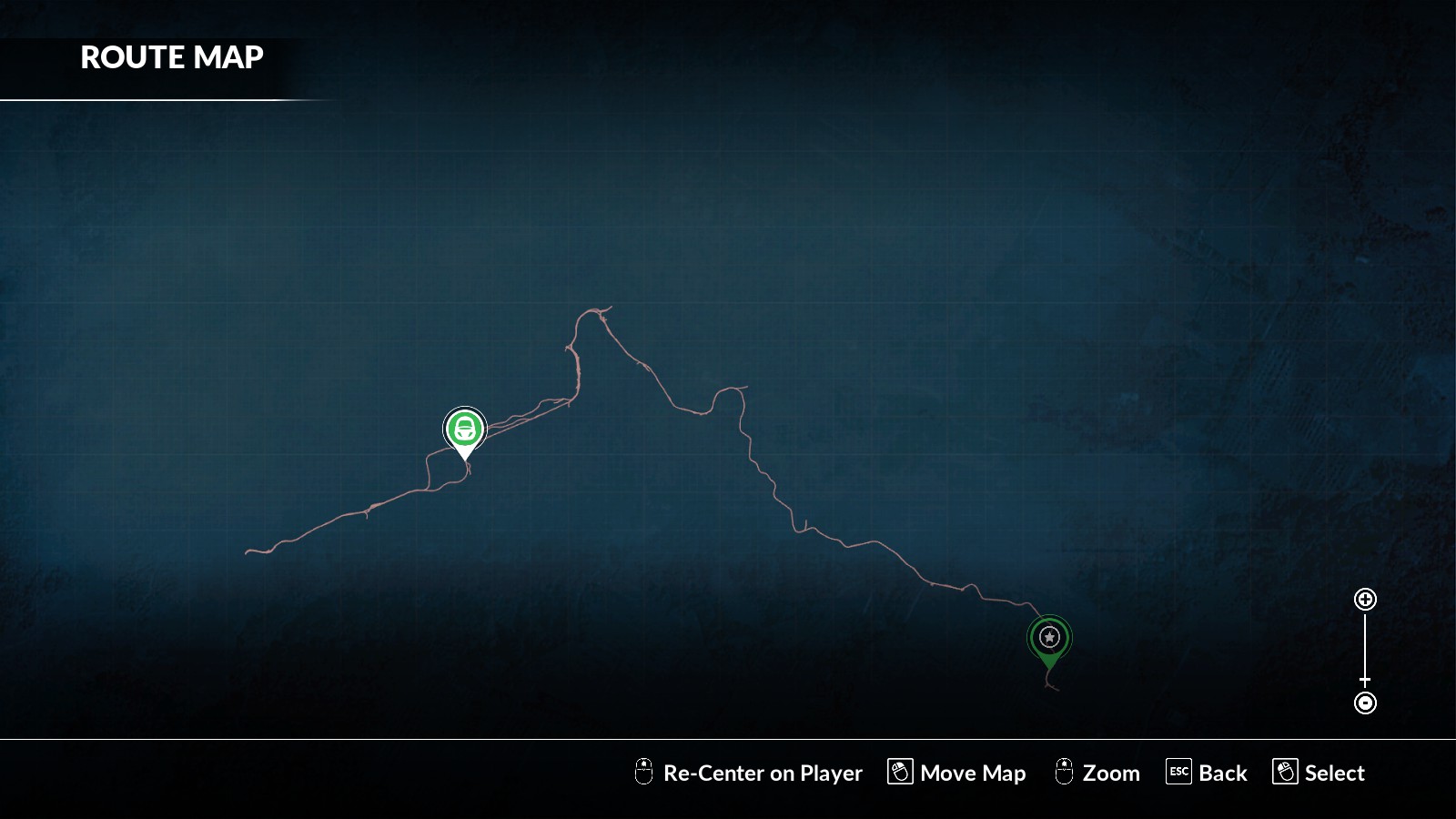Image resolution: width=1456 pixels, height=819 pixels.
Task: Re-Center on Player
Action: point(748,773)
